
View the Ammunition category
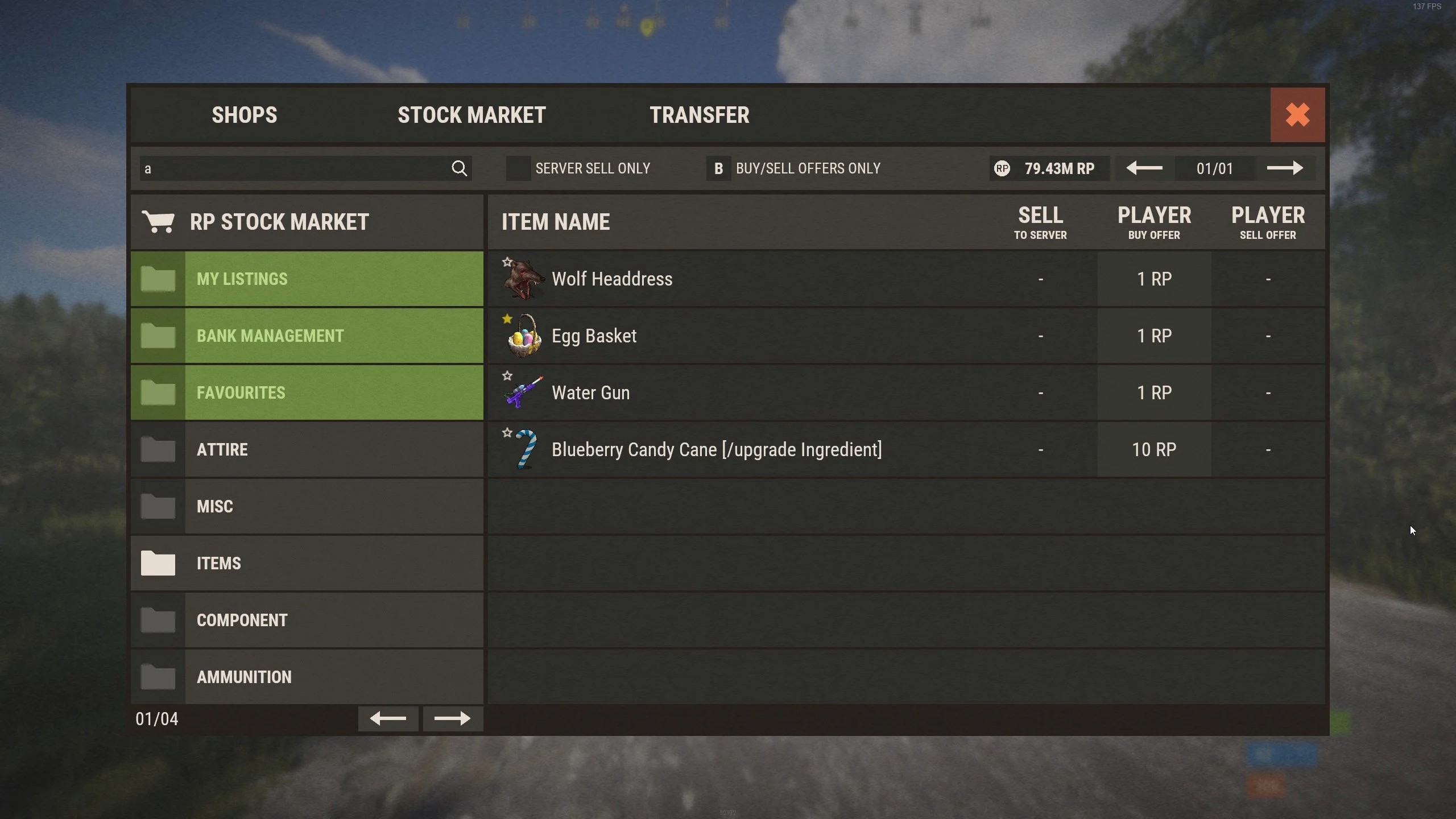point(307,677)
